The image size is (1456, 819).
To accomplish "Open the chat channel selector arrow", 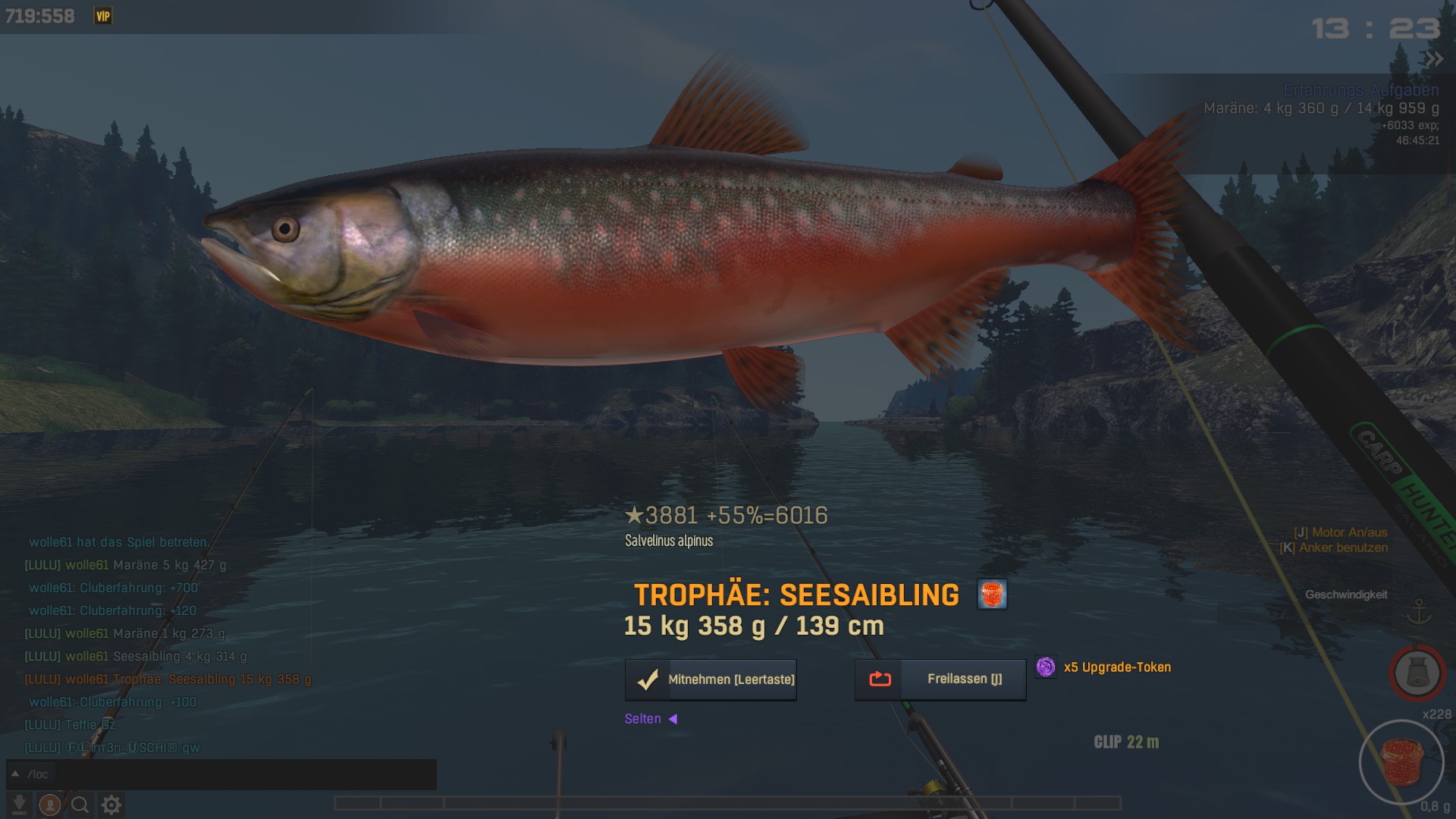I will (x=14, y=774).
